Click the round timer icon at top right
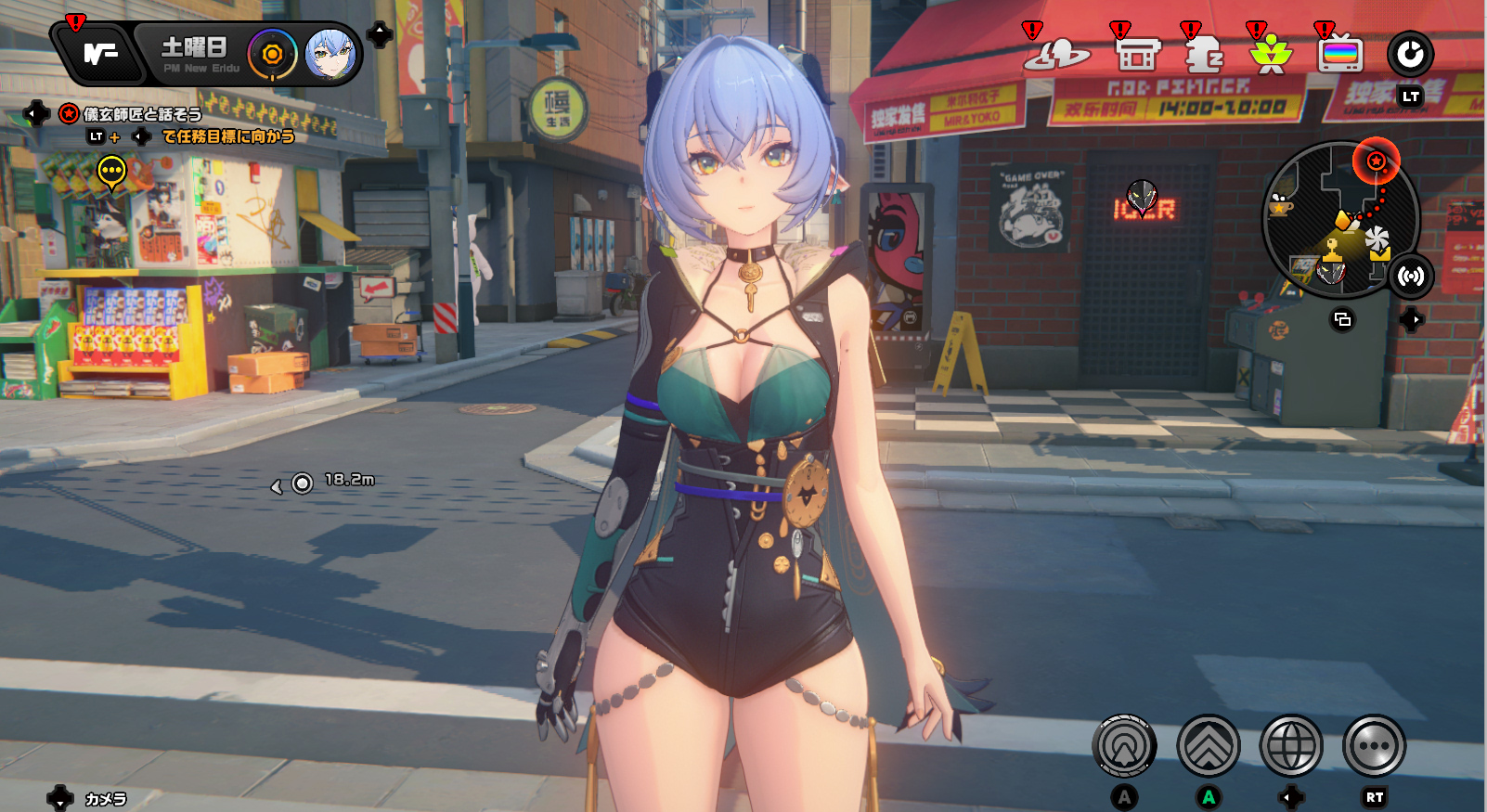 (1410, 55)
